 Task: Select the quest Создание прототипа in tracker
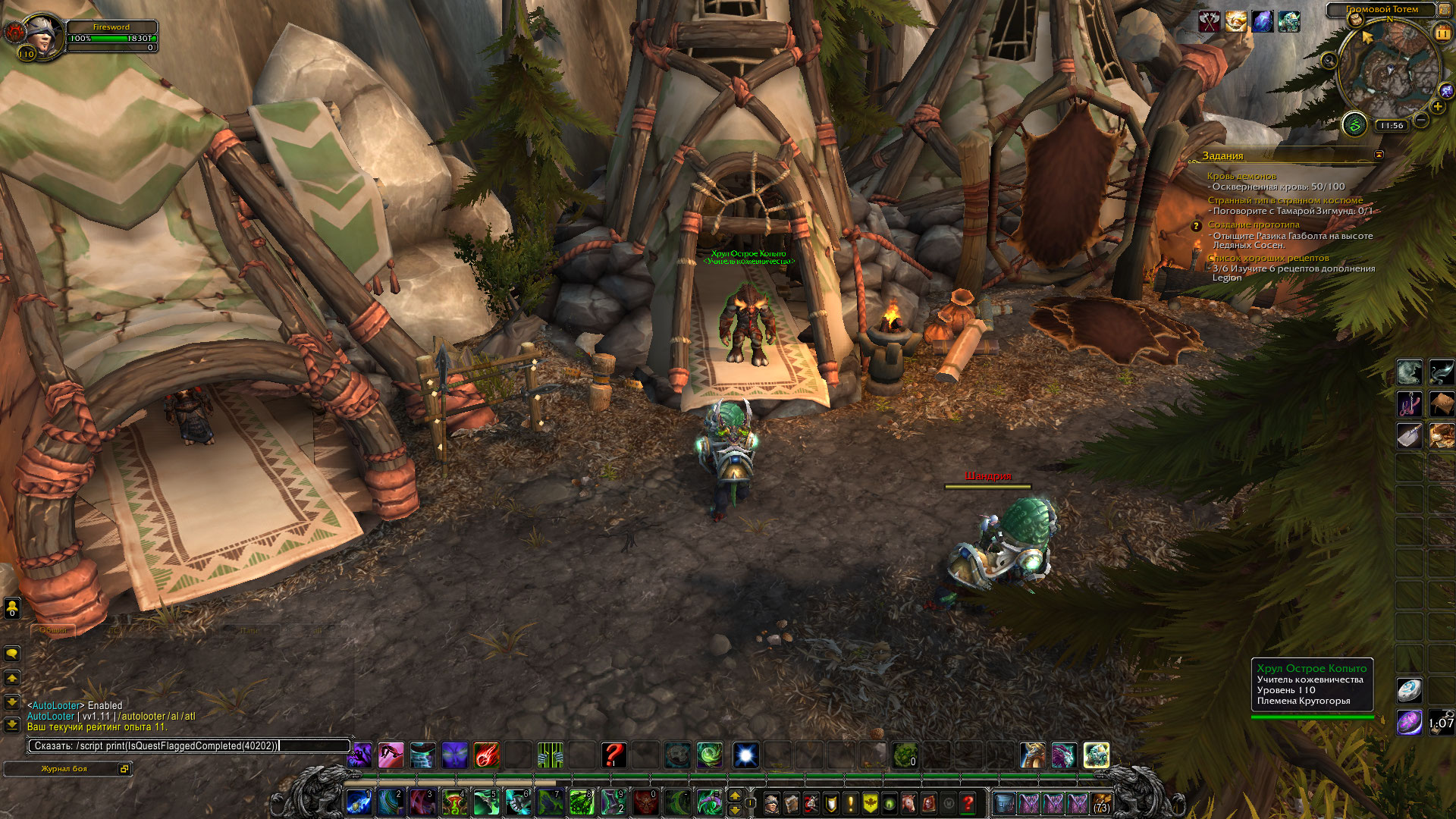(x=1254, y=224)
